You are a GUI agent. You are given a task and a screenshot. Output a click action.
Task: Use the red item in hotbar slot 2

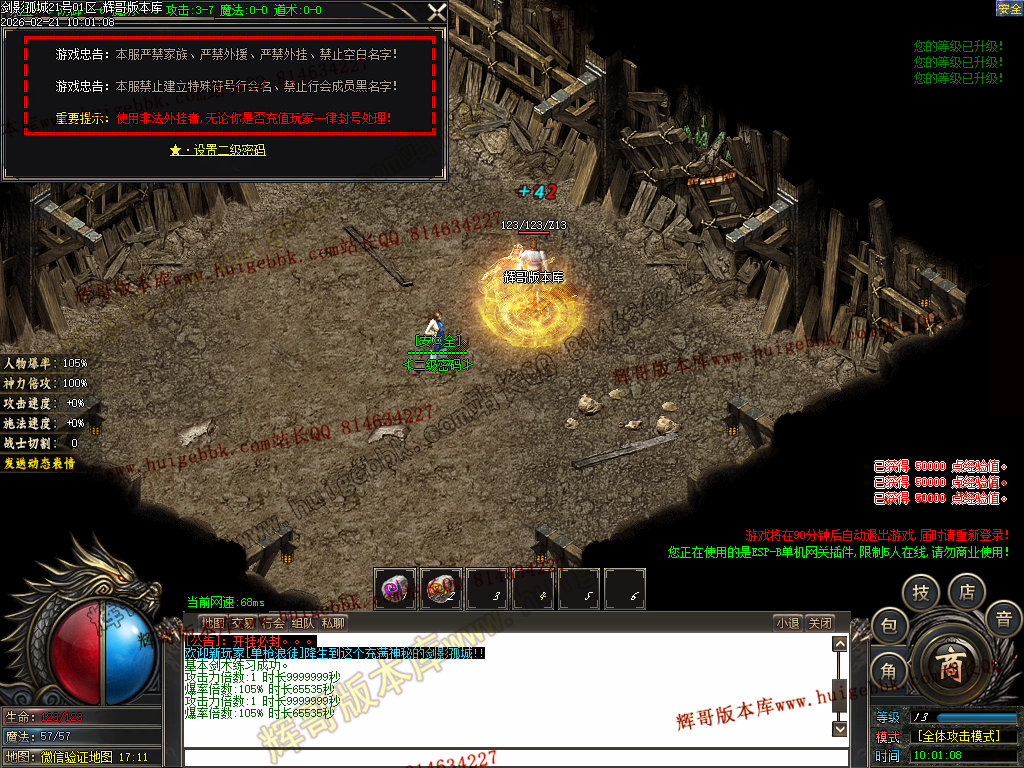pos(441,588)
